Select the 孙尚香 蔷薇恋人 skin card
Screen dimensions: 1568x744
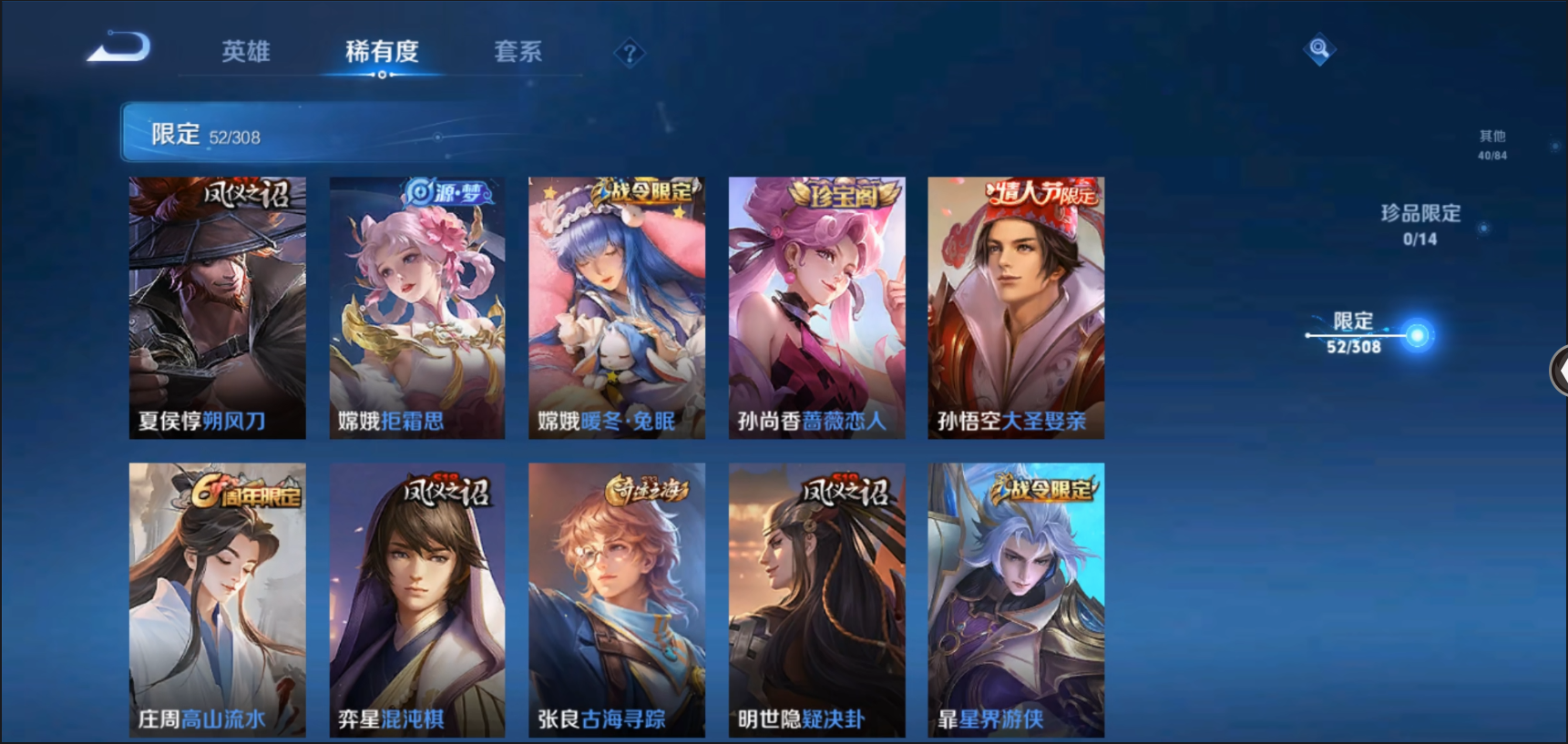point(816,308)
